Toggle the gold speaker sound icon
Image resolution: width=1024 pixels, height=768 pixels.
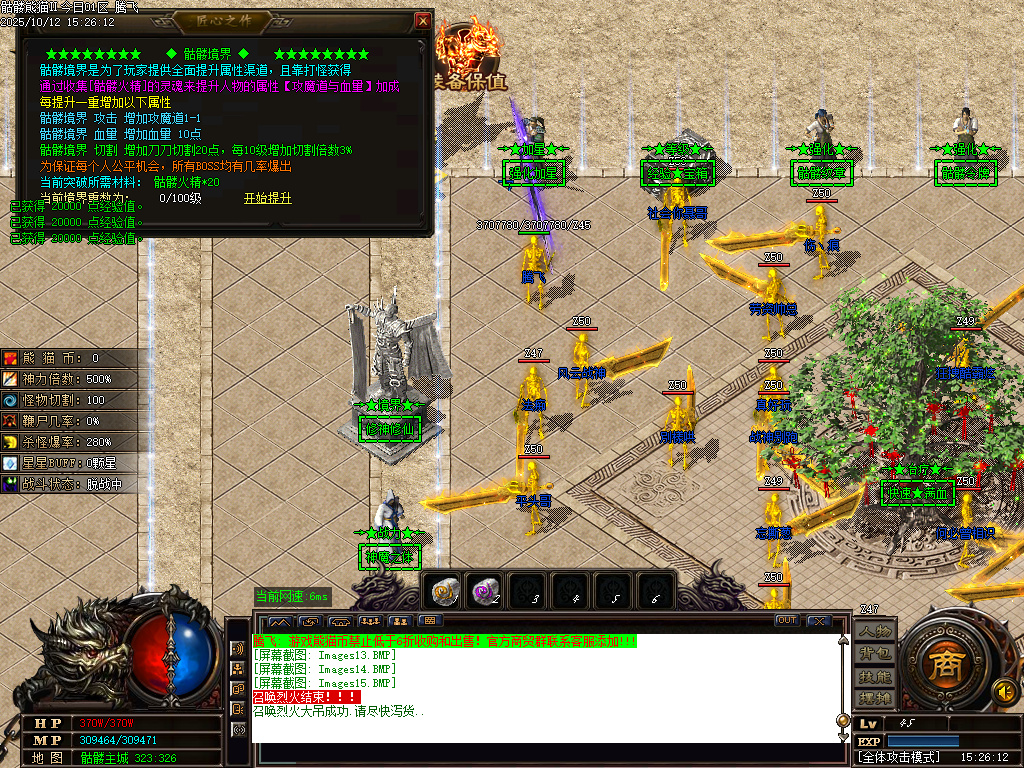1003,690
